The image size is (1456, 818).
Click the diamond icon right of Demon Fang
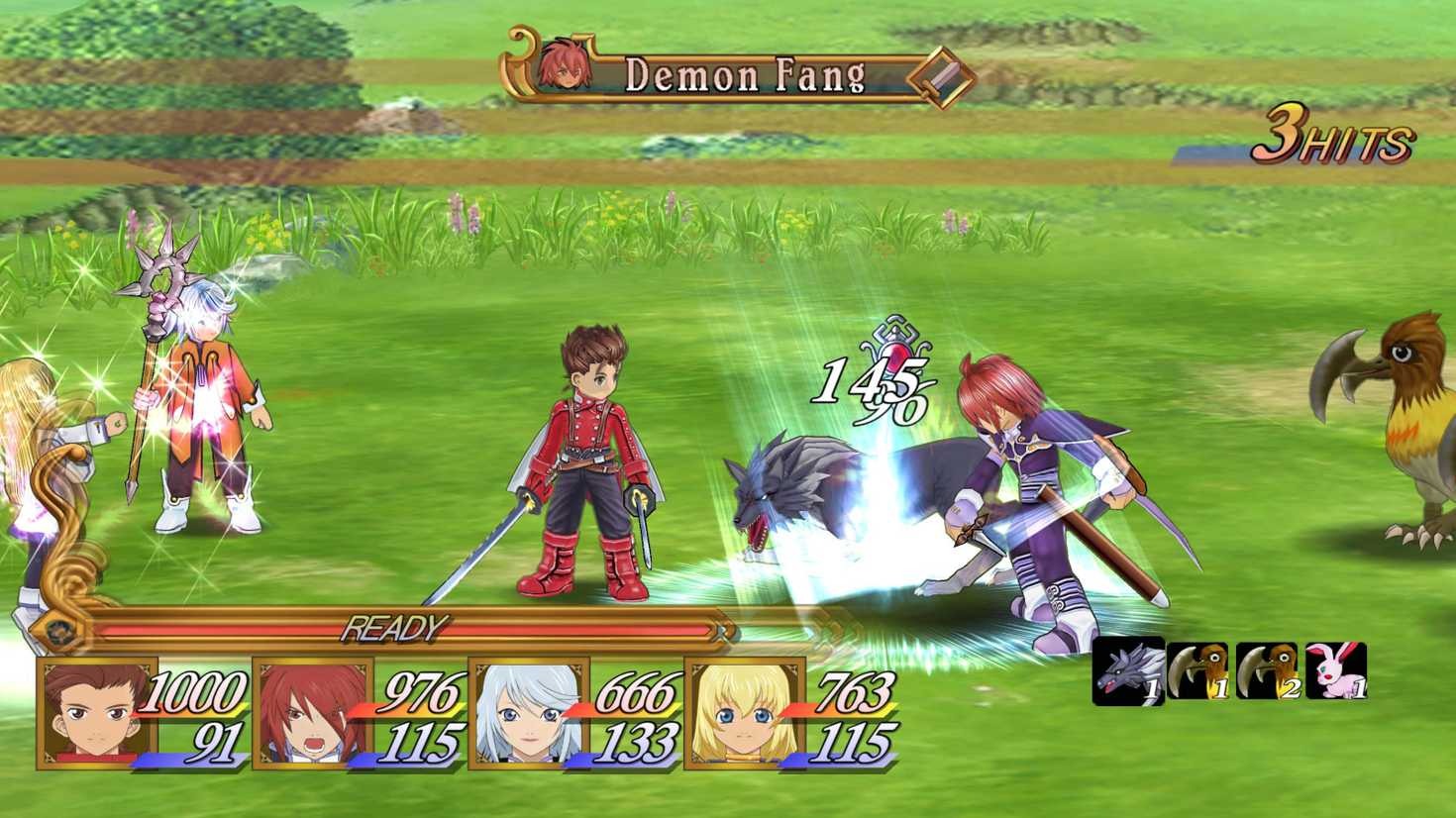[x=942, y=77]
